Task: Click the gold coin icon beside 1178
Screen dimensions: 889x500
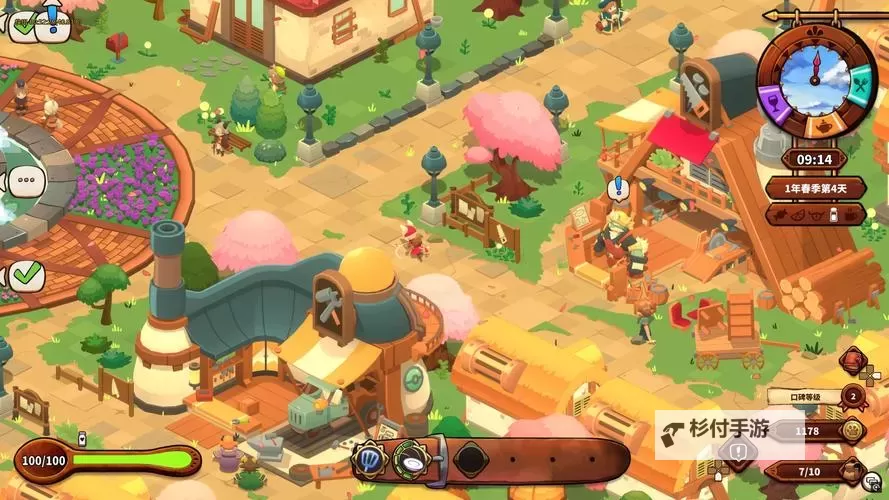Action: pos(853,431)
